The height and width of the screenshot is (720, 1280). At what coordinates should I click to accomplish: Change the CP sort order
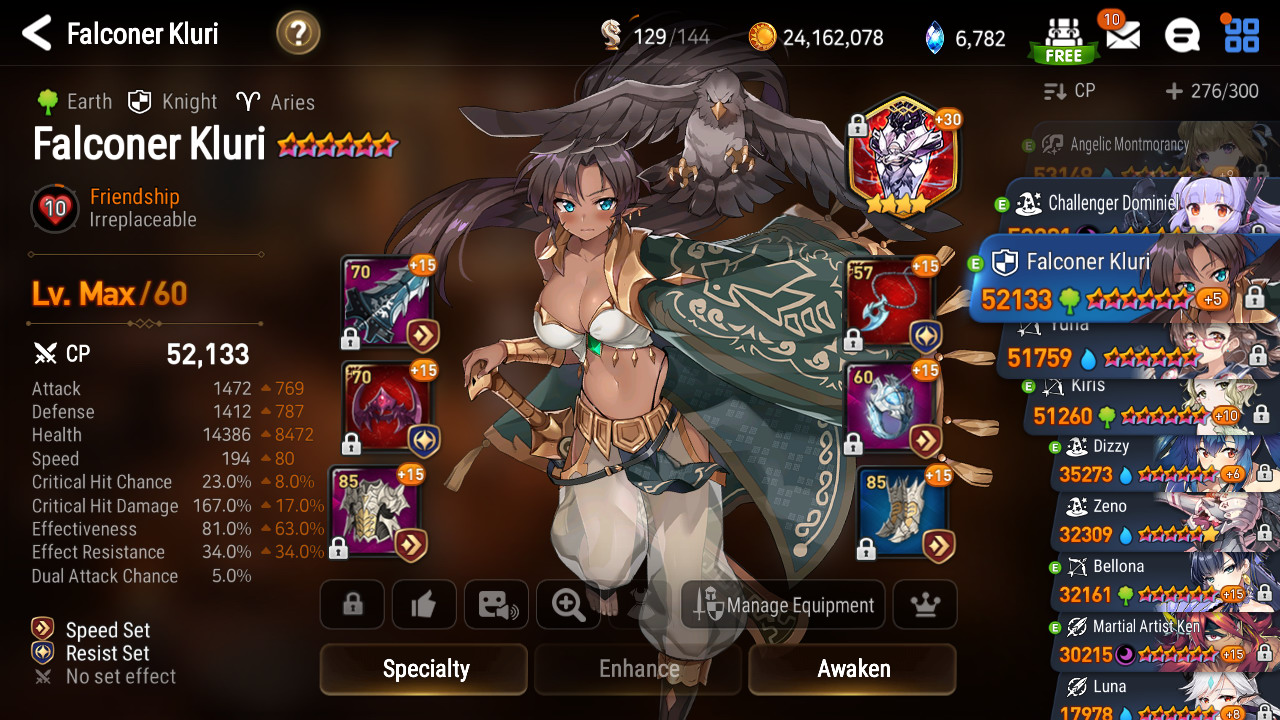(1070, 91)
